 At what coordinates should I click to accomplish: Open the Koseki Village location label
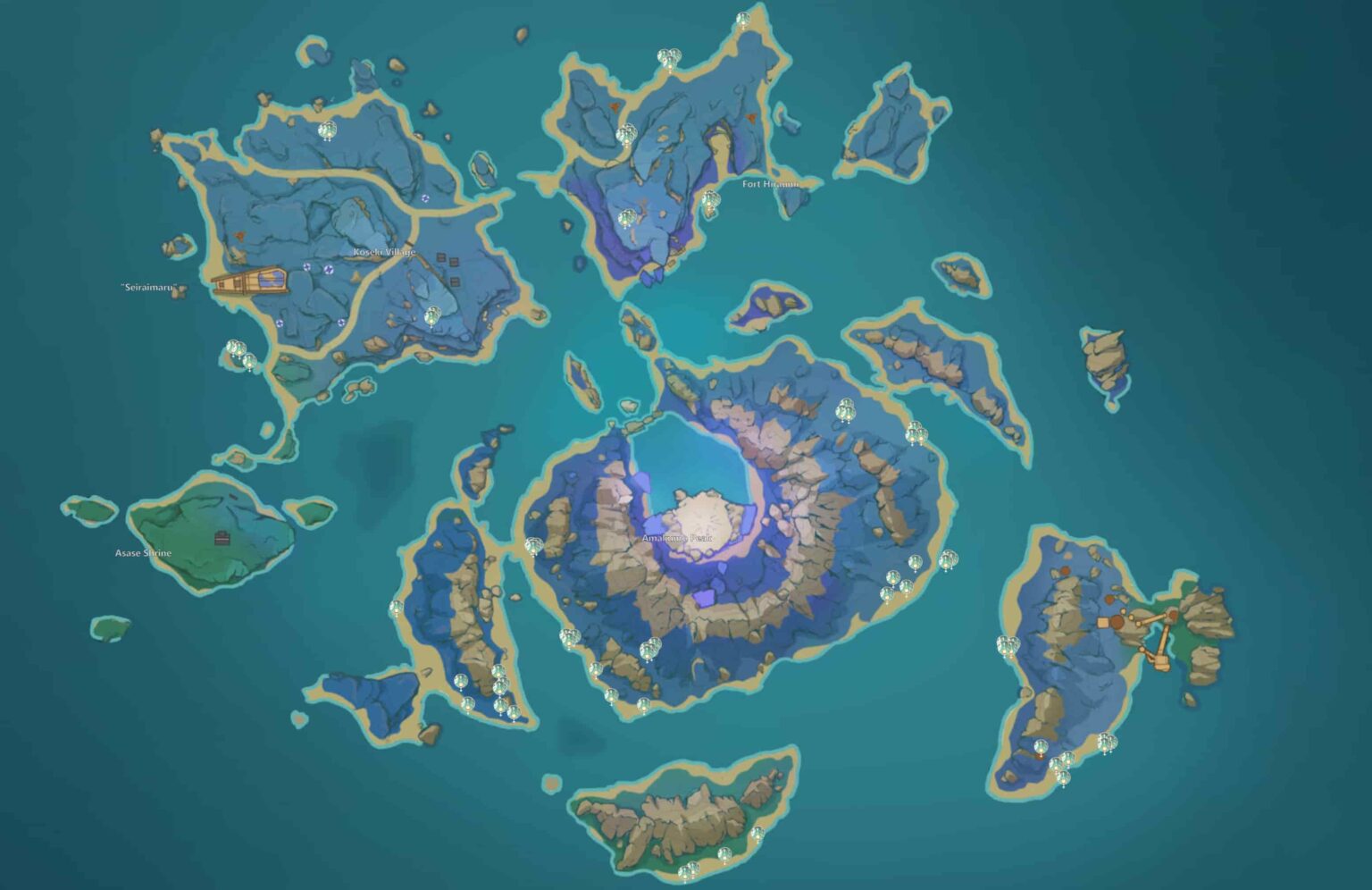coord(385,252)
